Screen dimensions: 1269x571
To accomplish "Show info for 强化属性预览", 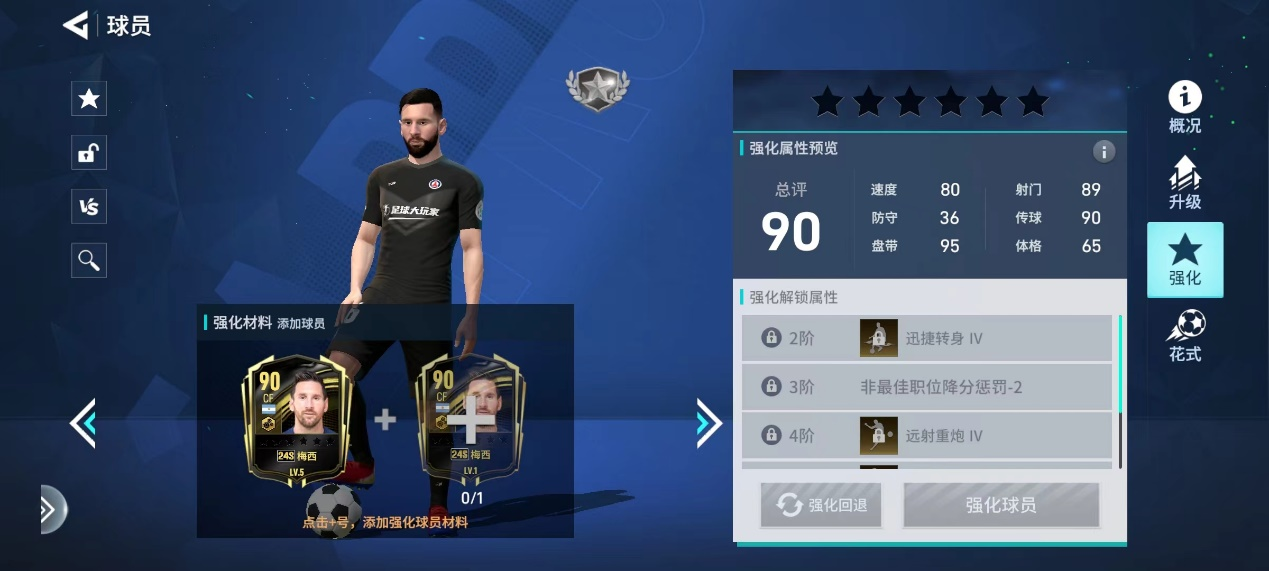I will (1104, 152).
